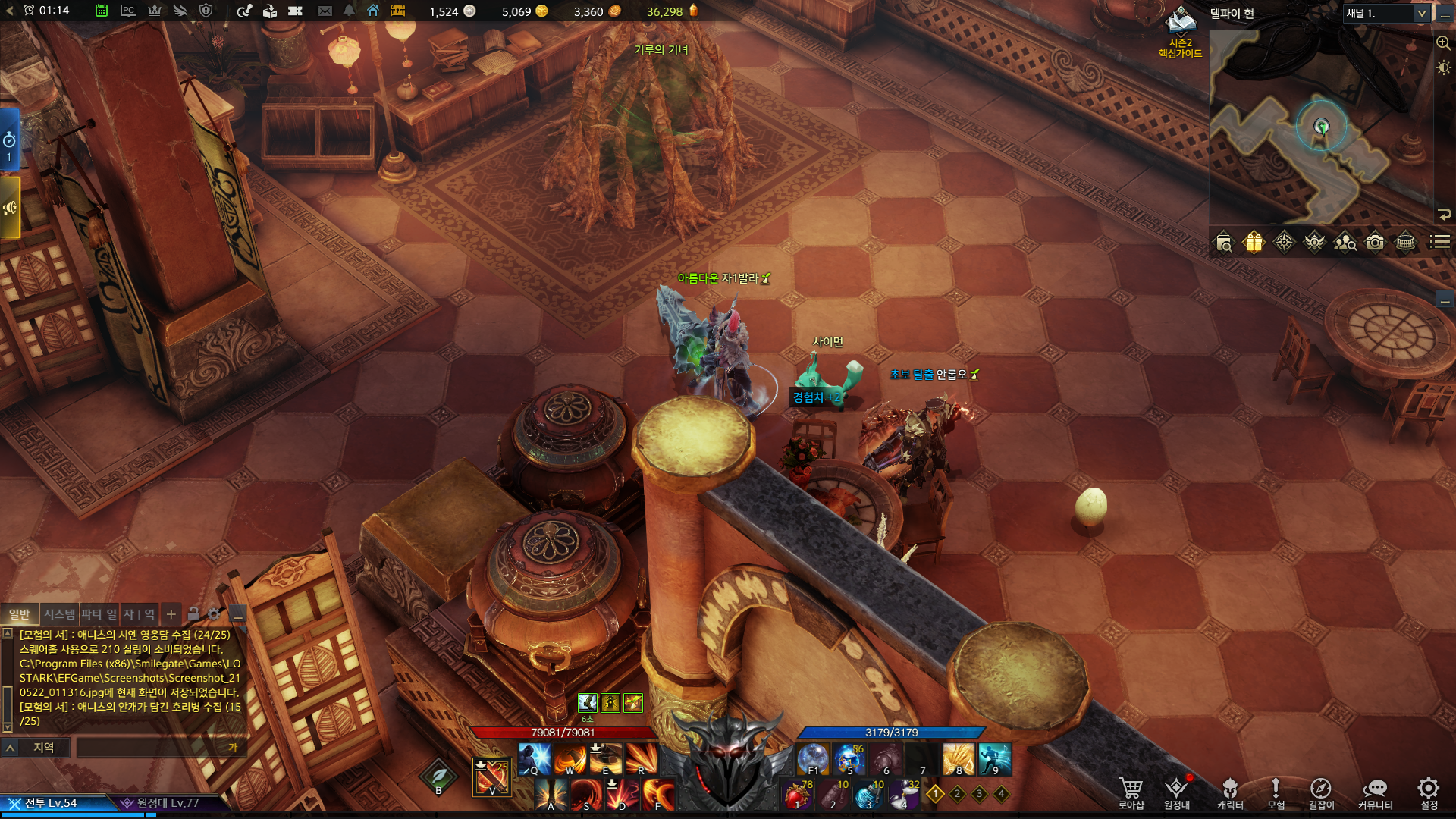The height and width of the screenshot is (819, 1456).
Task: Click the green leaf B button
Action: [x=438, y=777]
